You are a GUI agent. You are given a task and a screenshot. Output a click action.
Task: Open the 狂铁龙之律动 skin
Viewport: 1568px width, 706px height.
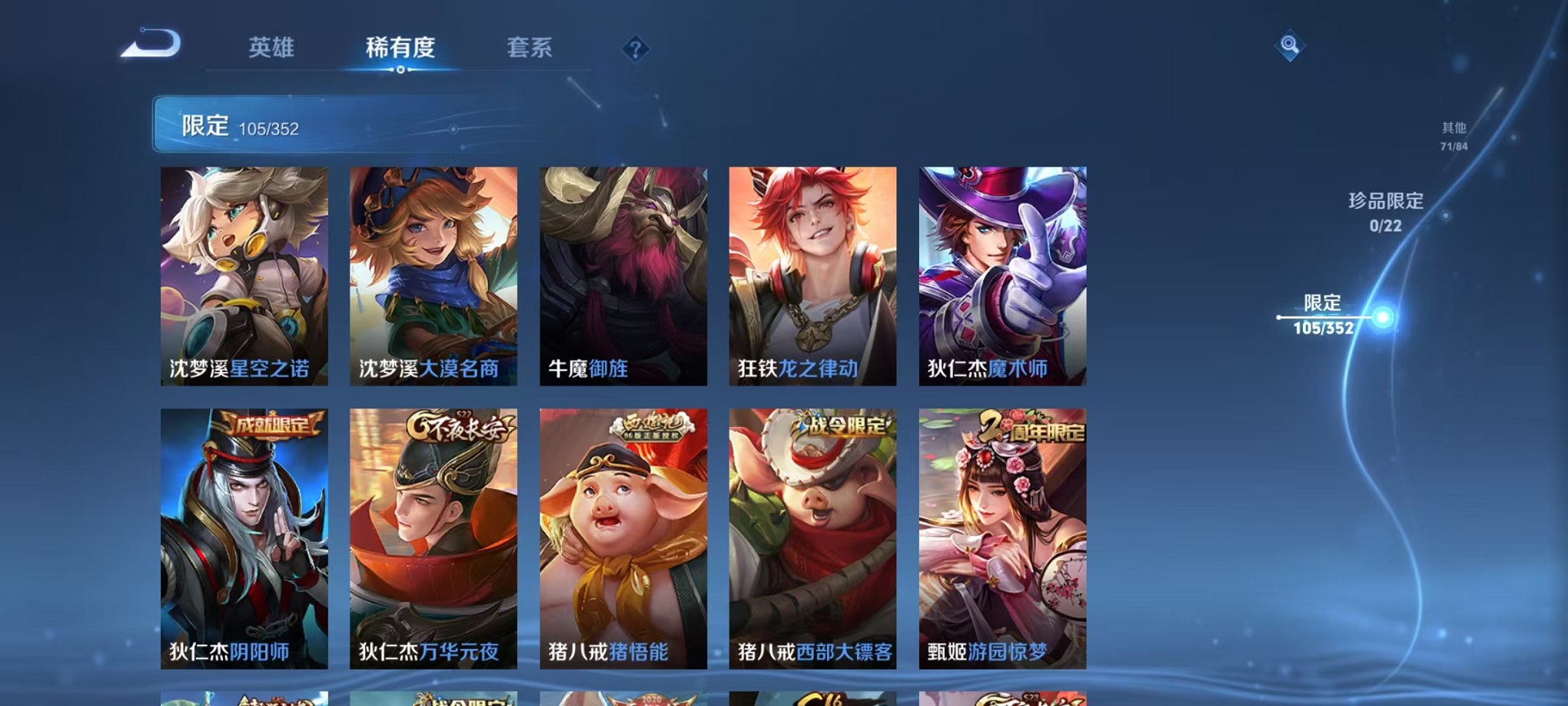click(x=811, y=277)
